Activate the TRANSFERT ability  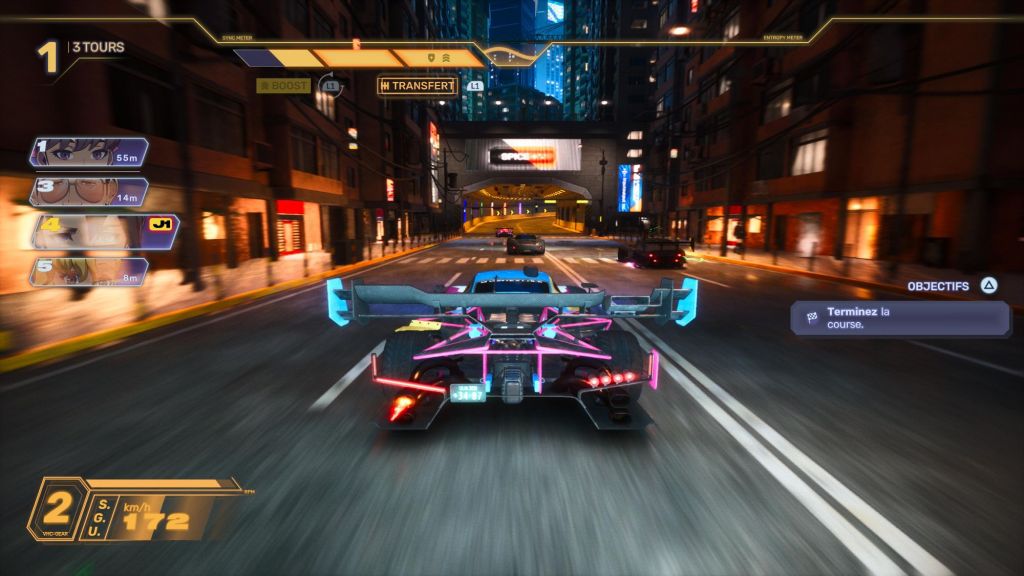(x=417, y=86)
